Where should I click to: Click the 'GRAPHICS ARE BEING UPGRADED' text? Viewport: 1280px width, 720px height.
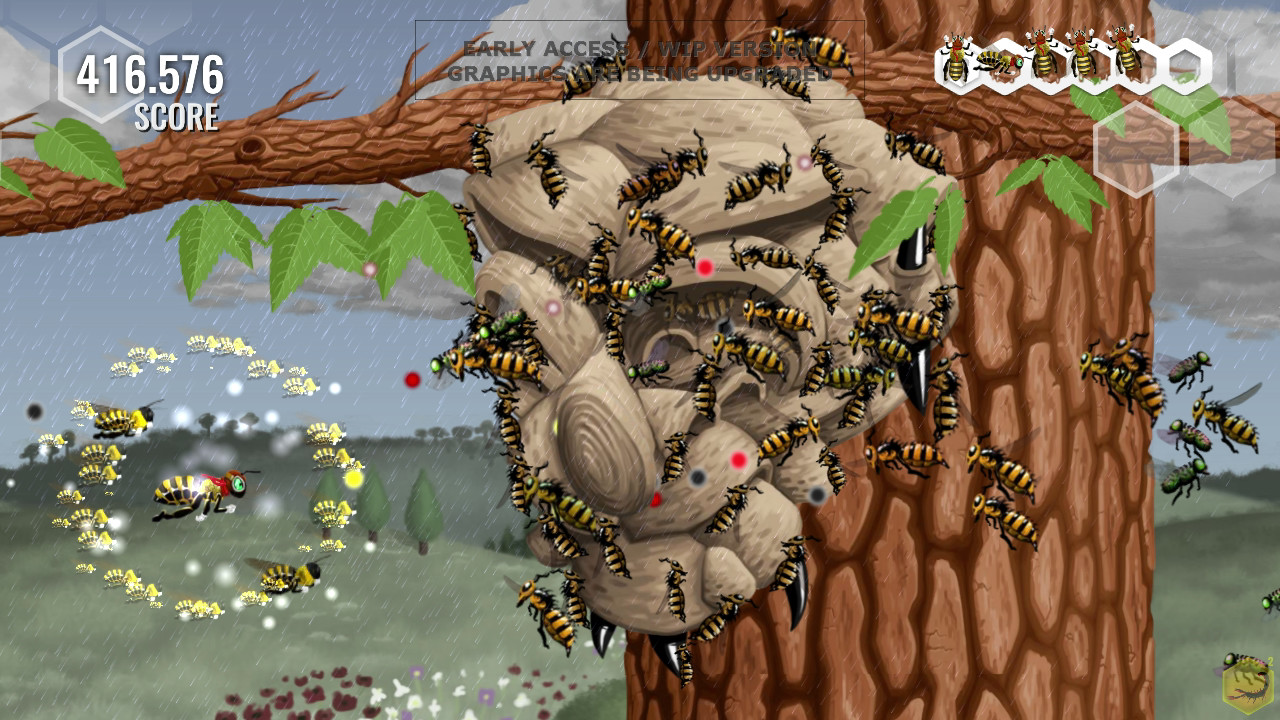(x=641, y=72)
